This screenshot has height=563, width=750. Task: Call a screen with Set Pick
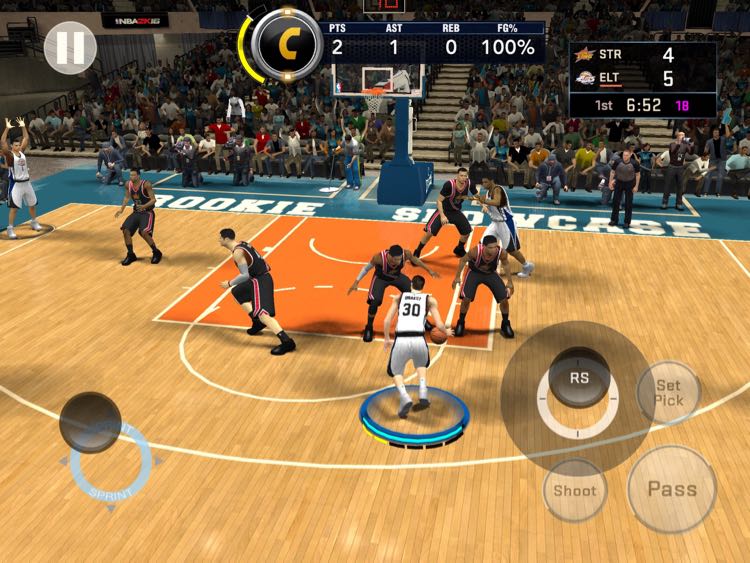(x=668, y=392)
